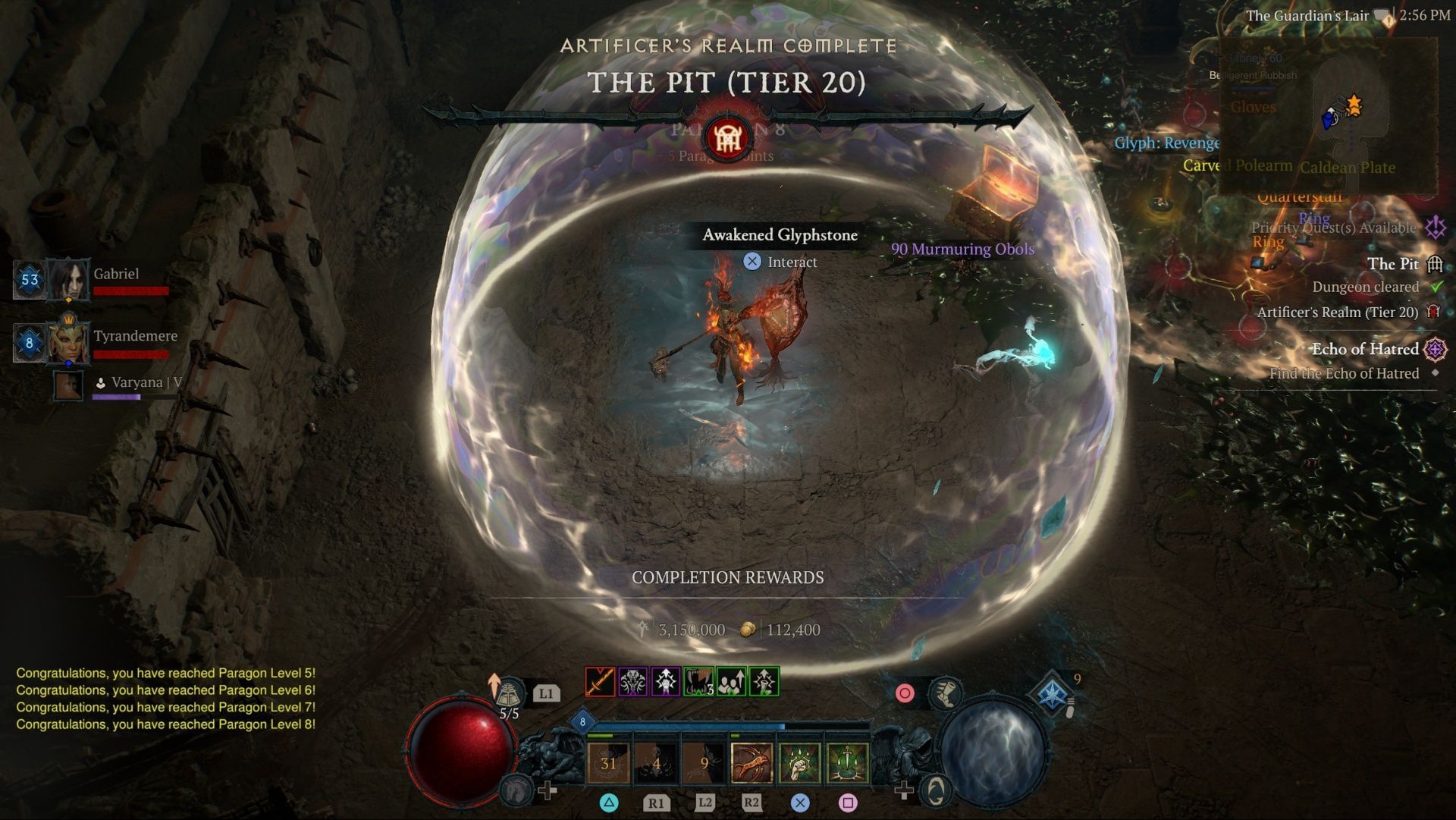Select Tyrandemere's party portrait
The image size is (1456, 820).
(68, 342)
